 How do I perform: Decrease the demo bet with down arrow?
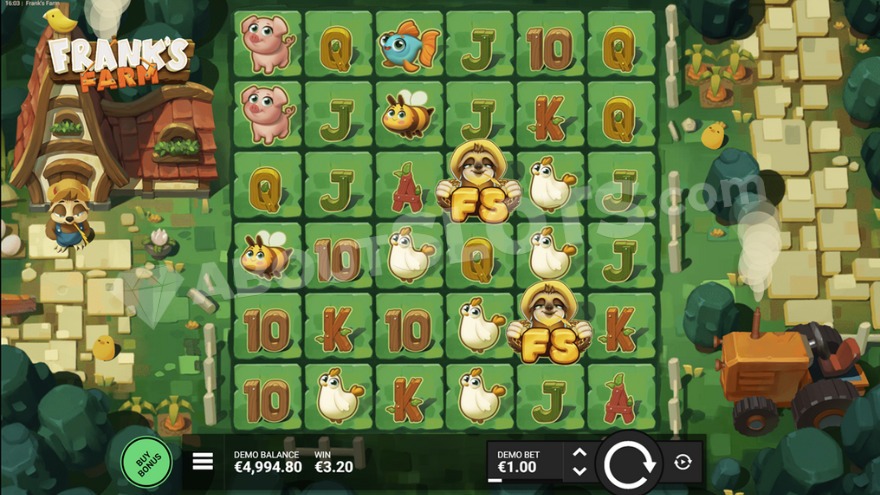click(579, 470)
